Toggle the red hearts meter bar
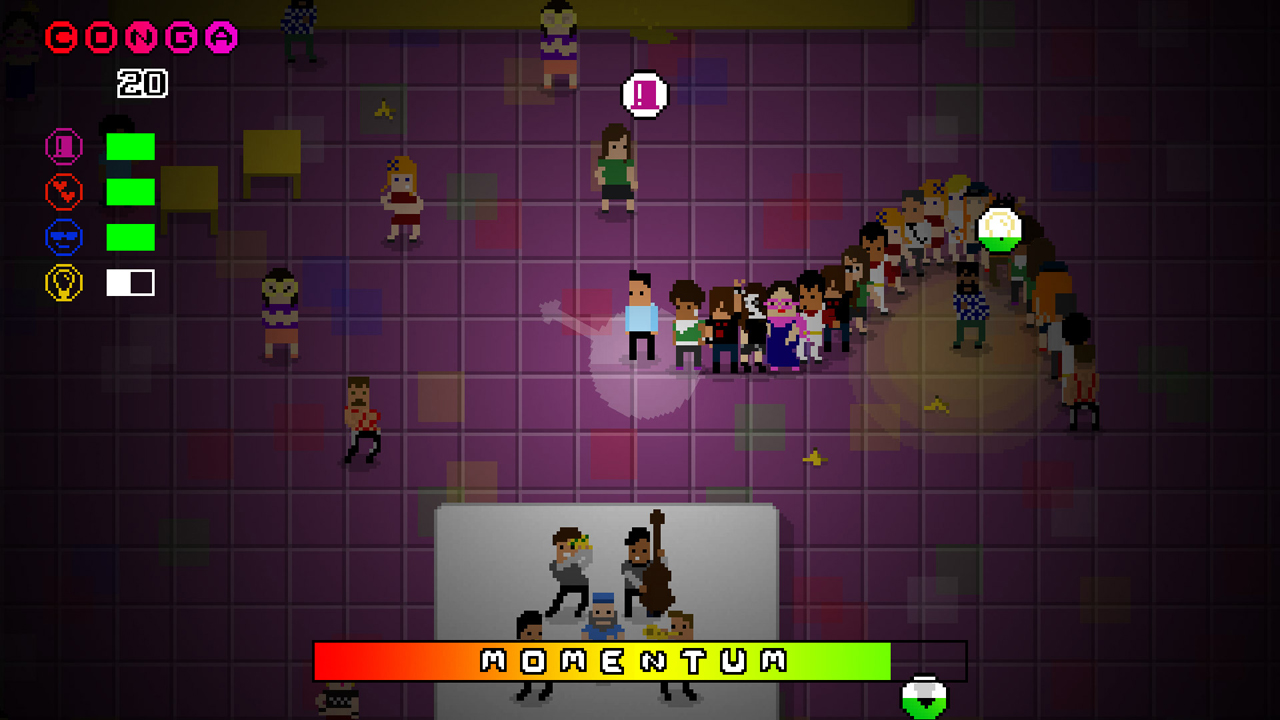 tap(129, 192)
